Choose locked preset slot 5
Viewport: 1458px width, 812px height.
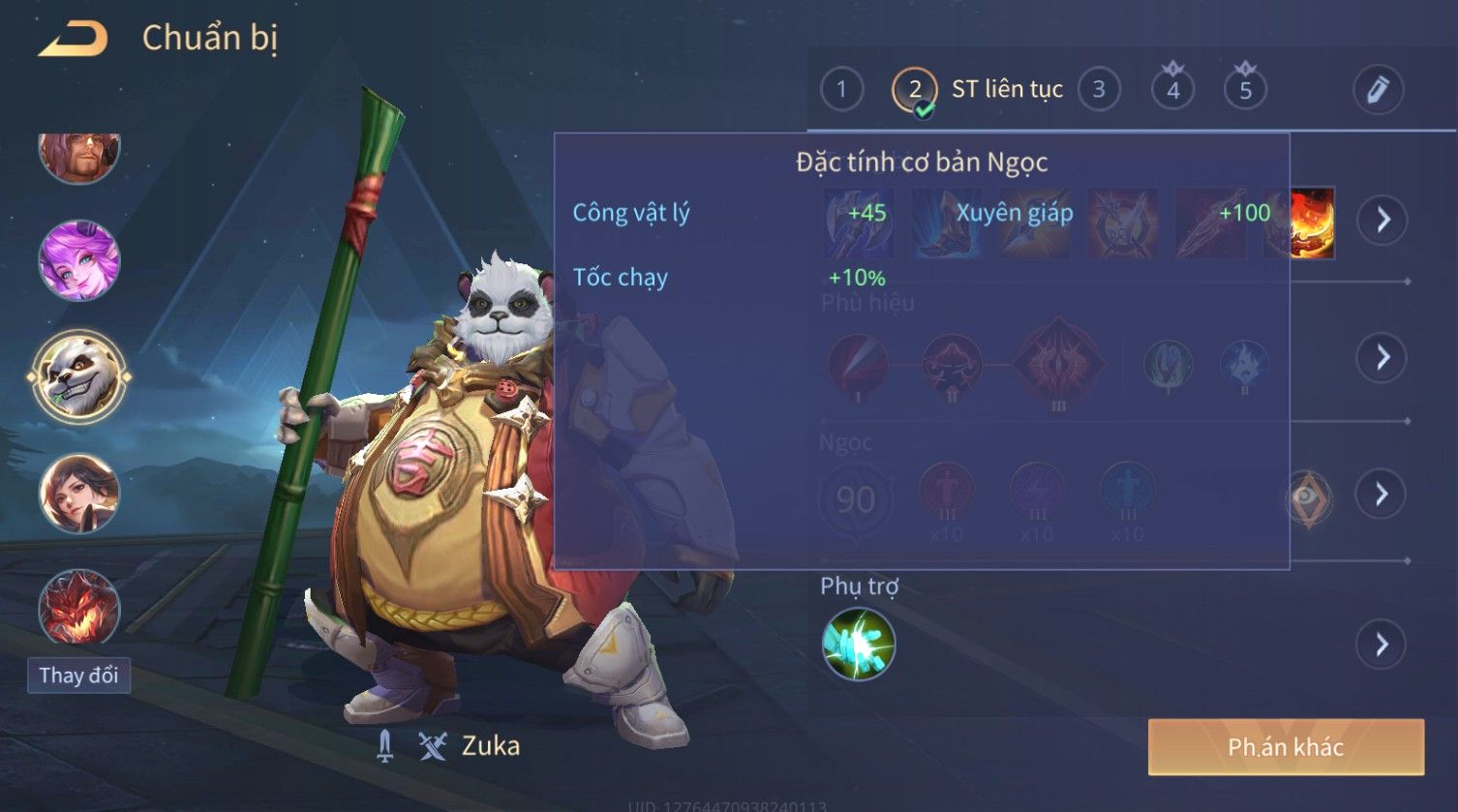1245,90
